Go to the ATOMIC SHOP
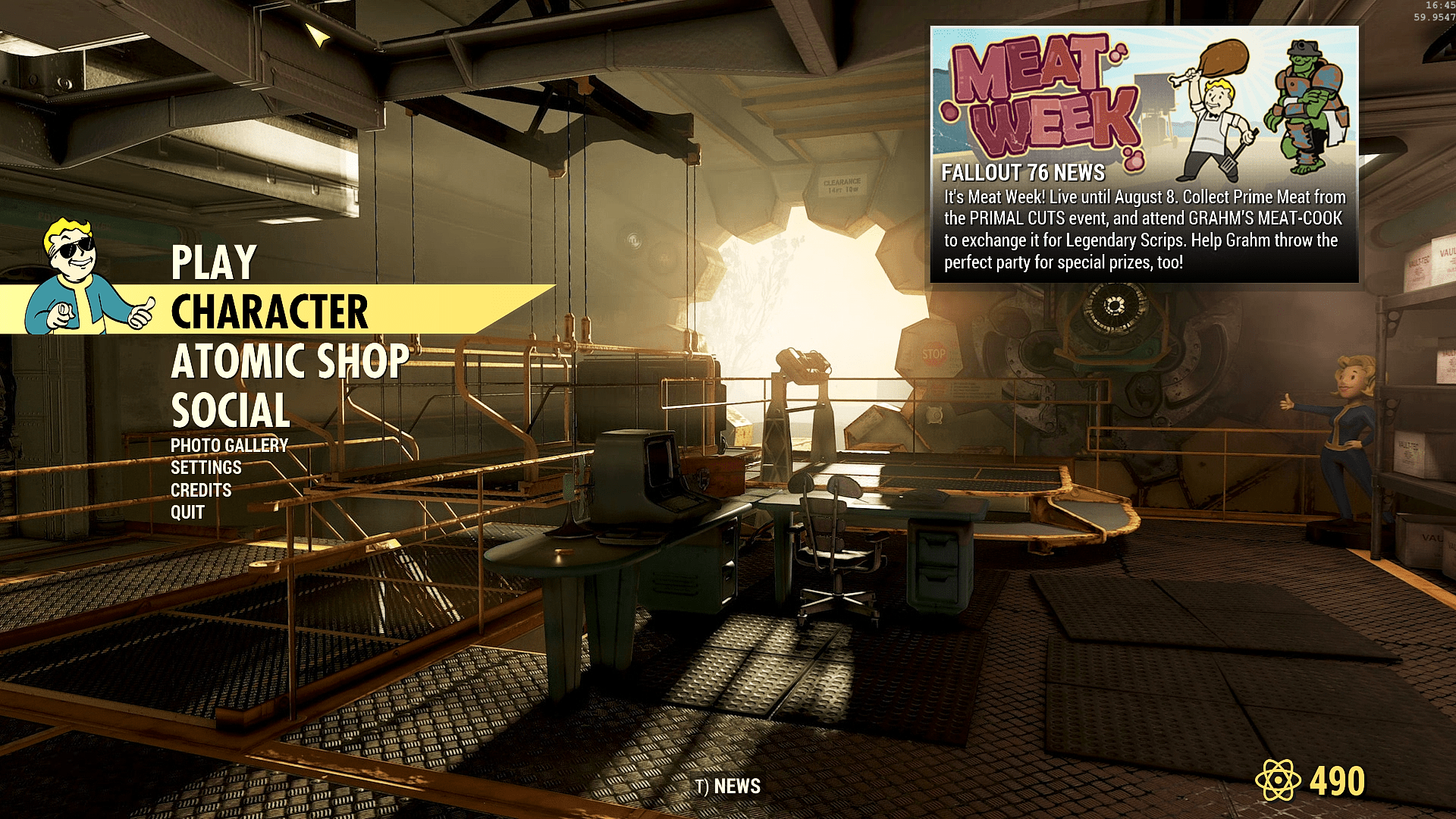This screenshot has height=819, width=1456. tap(290, 361)
